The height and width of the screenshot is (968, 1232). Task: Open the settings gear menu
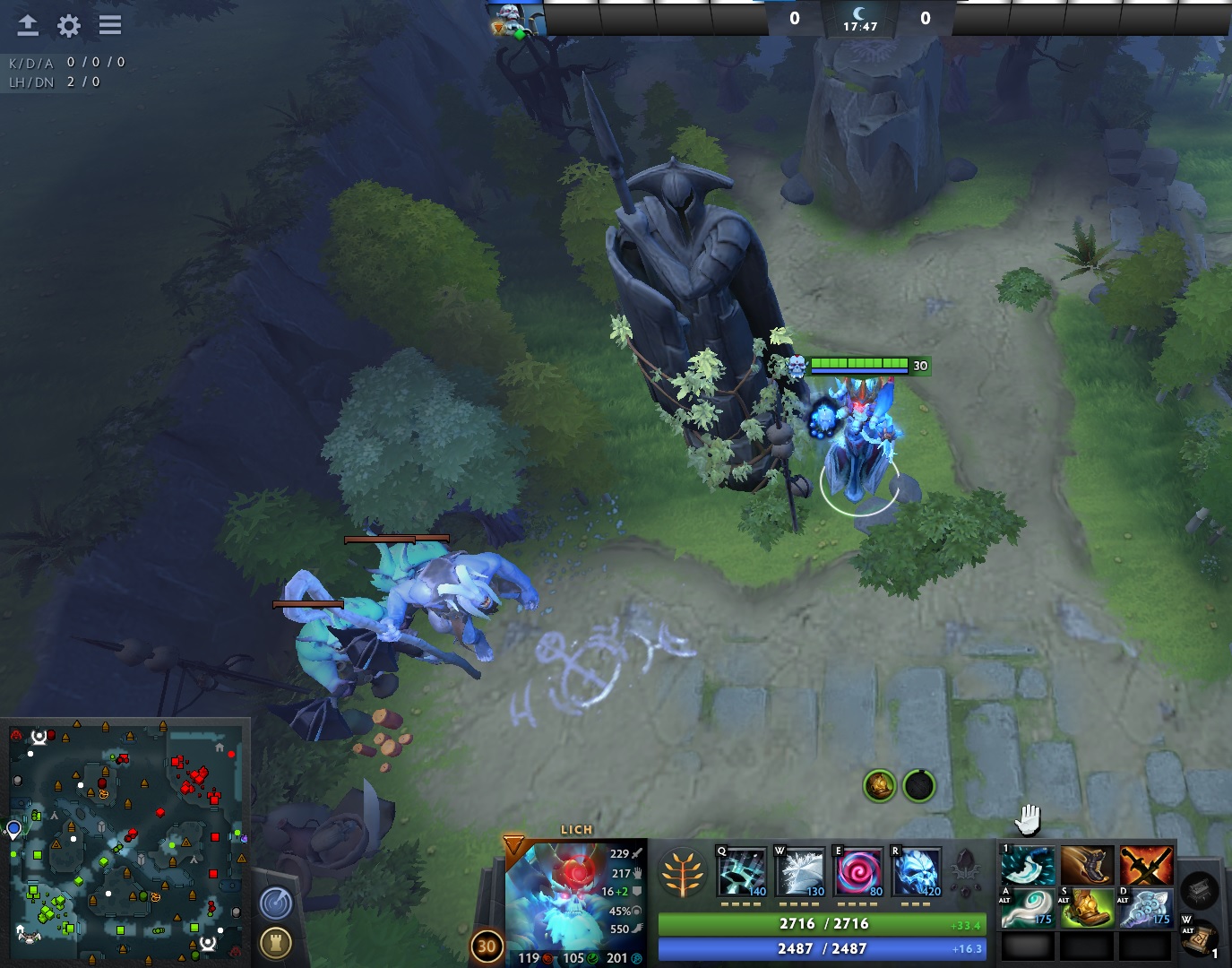(x=69, y=25)
